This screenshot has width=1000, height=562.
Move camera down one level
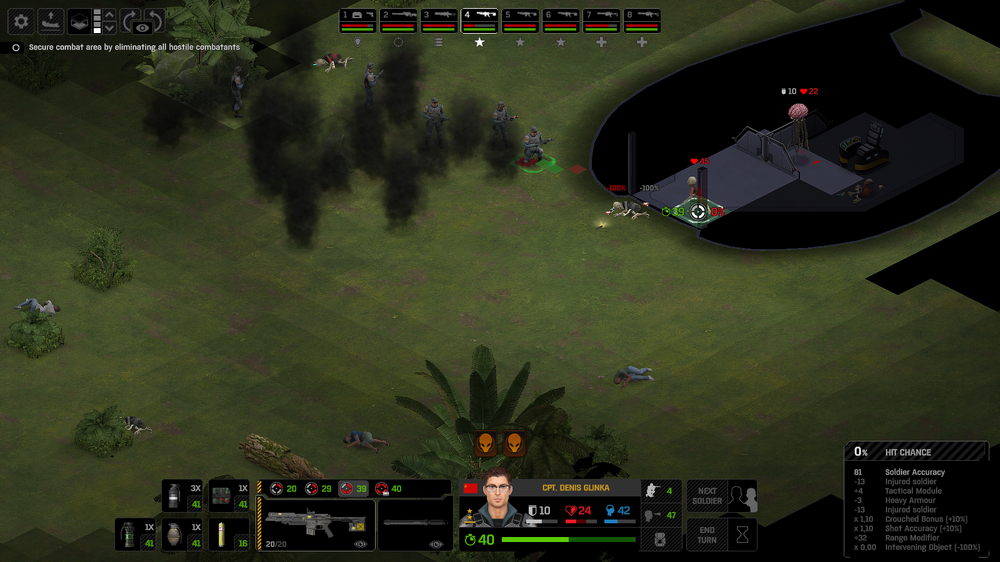(x=110, y=28)
